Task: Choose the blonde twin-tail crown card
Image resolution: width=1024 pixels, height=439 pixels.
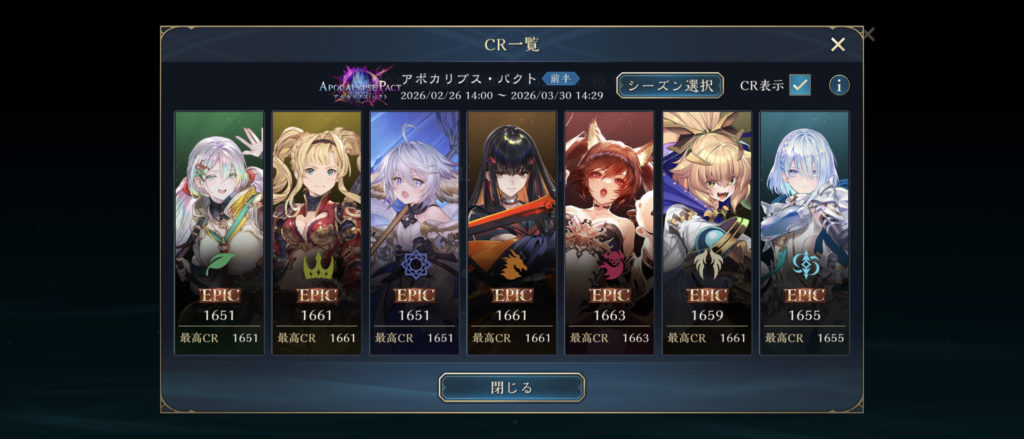Action: (317, 232)
